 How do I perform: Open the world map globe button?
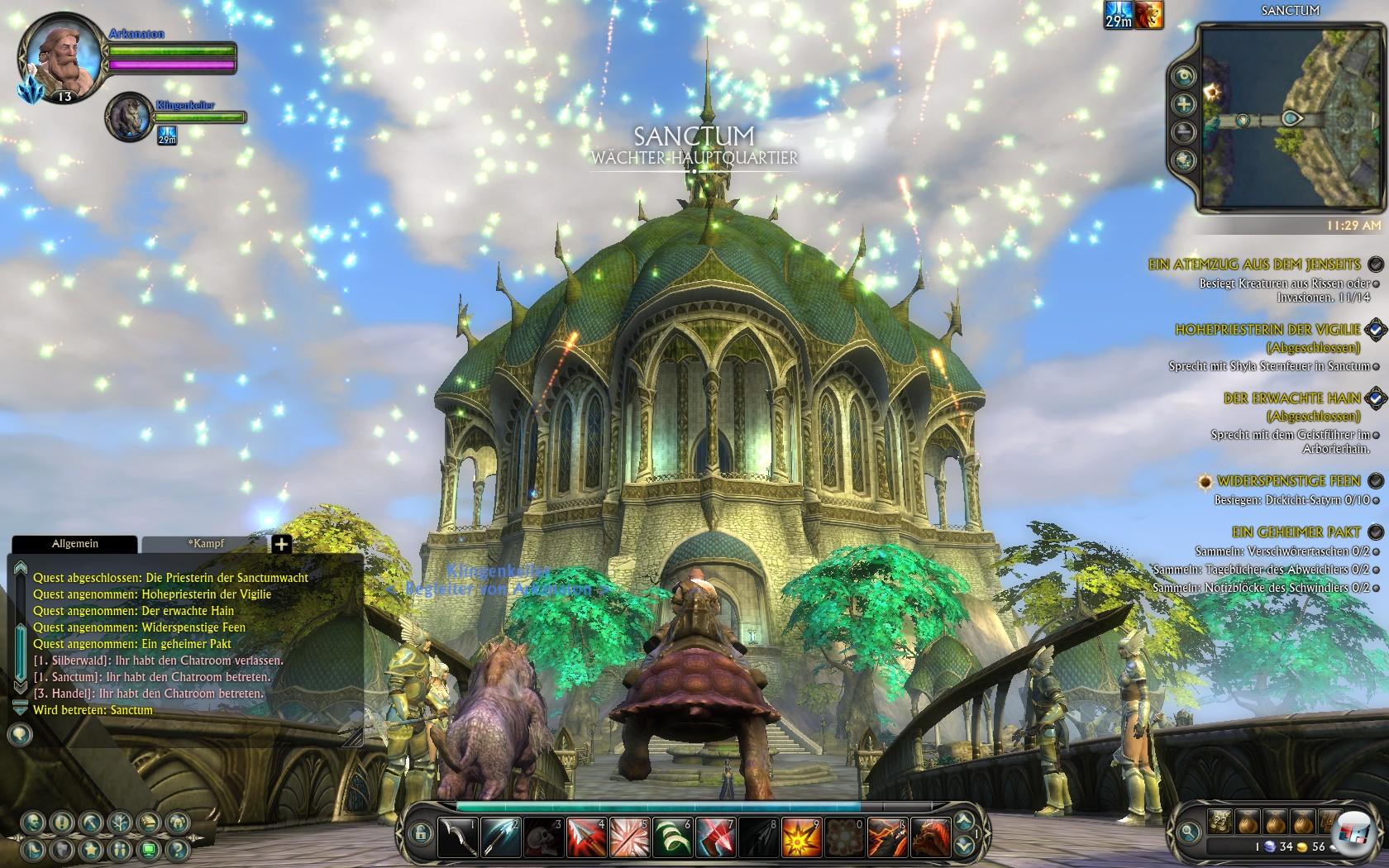click(x=1184, y=160)
